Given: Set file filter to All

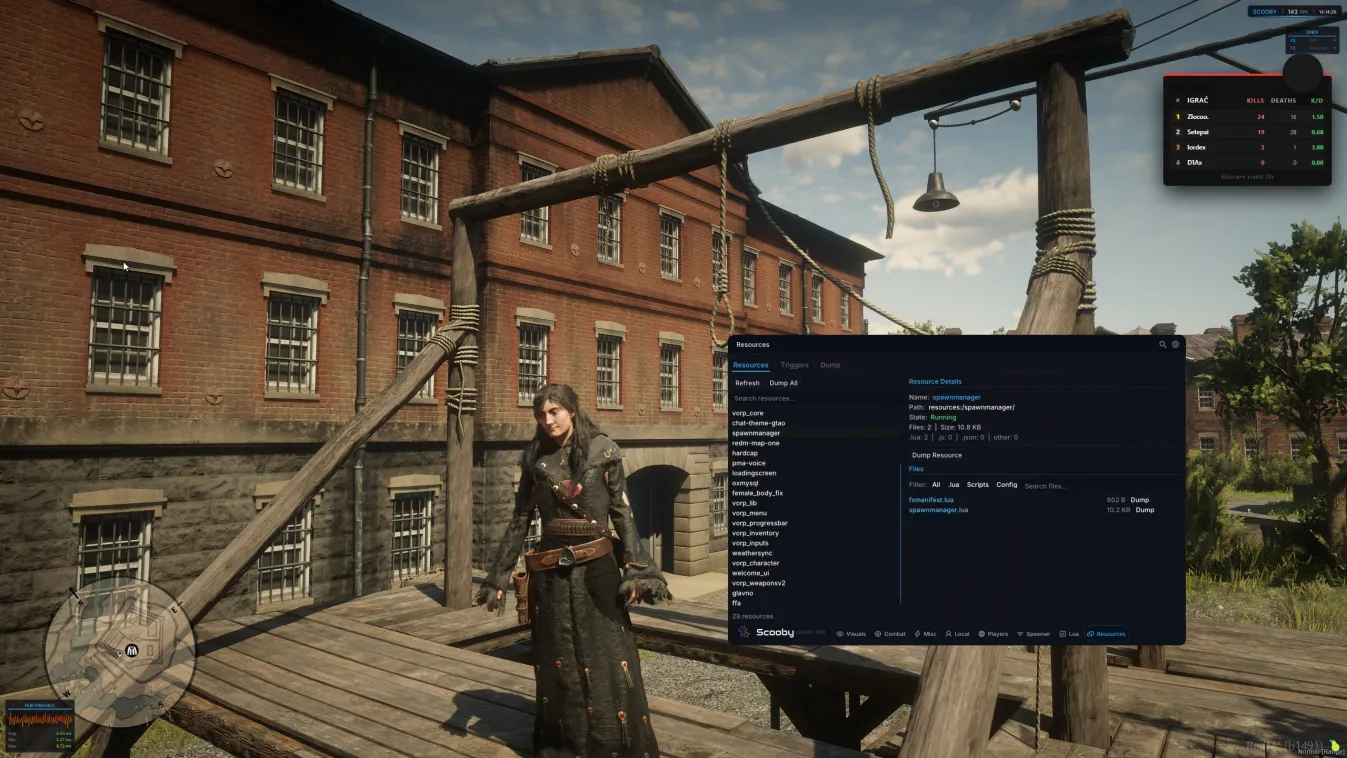Looking at the screenshot, I should (x=935, y=484).
